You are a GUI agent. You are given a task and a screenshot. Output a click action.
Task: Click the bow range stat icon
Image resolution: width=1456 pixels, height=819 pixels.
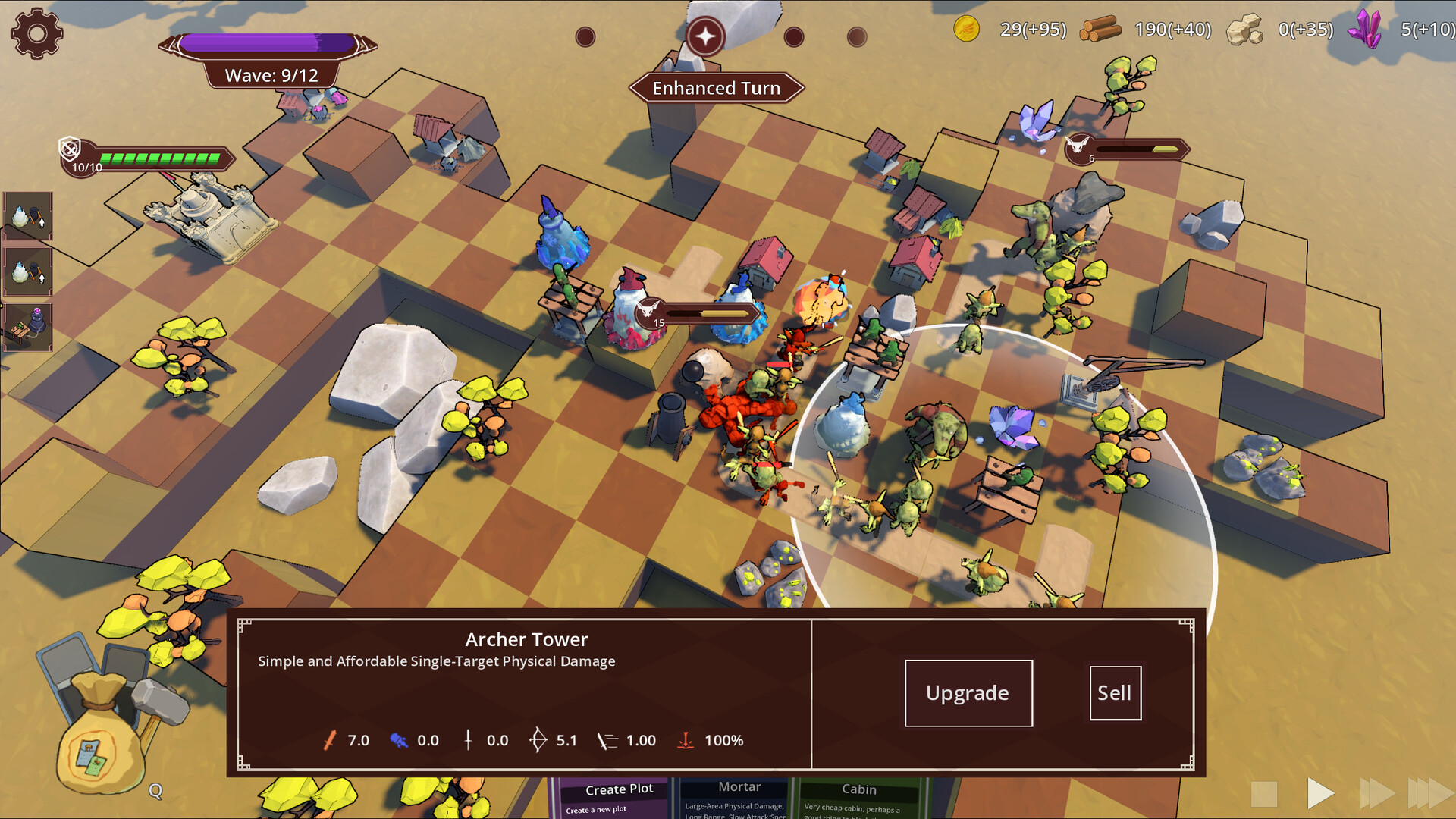point(538,739)
